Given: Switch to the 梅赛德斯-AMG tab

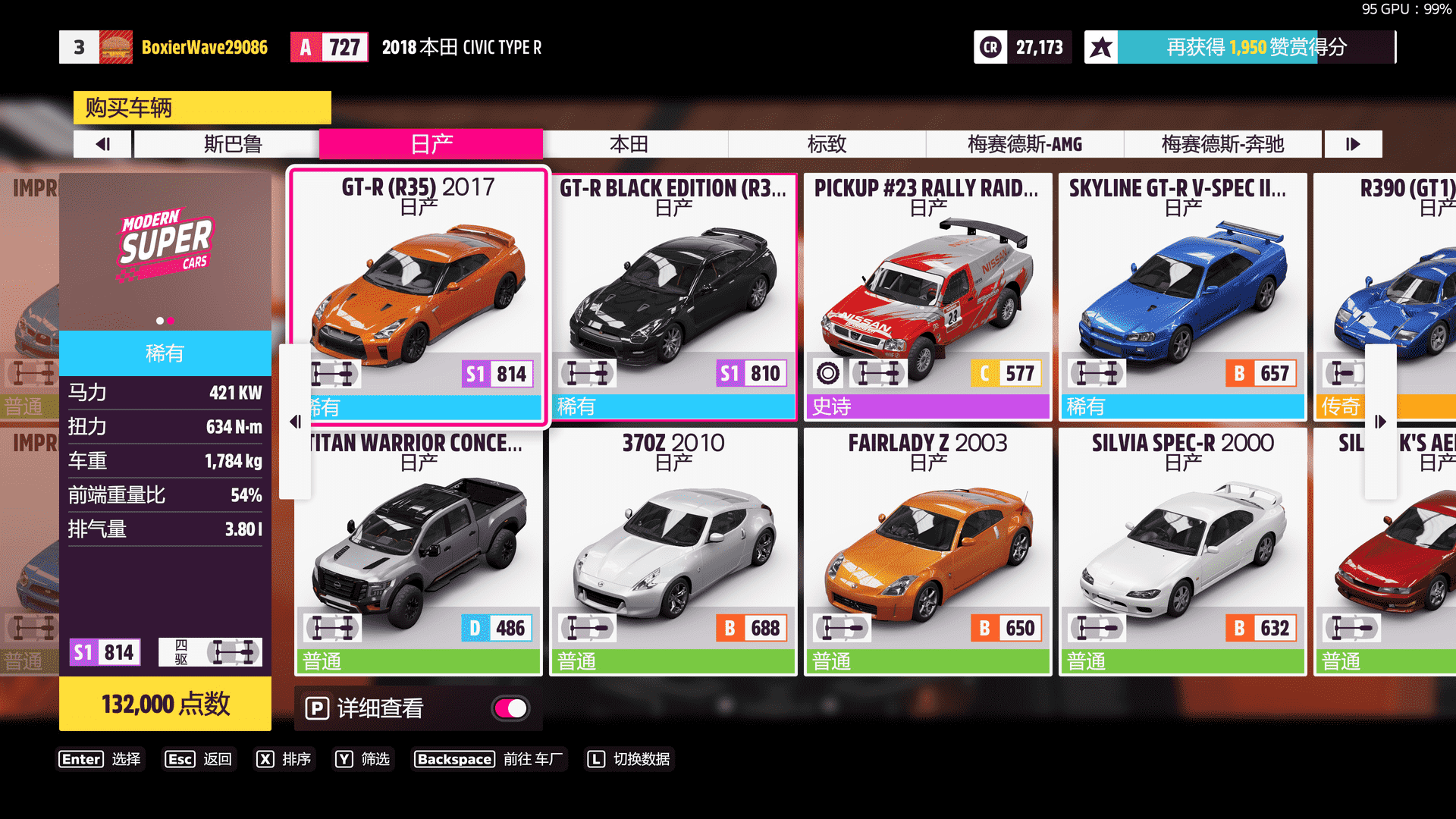Looking at the screenshot, I should pos(1025,144).
